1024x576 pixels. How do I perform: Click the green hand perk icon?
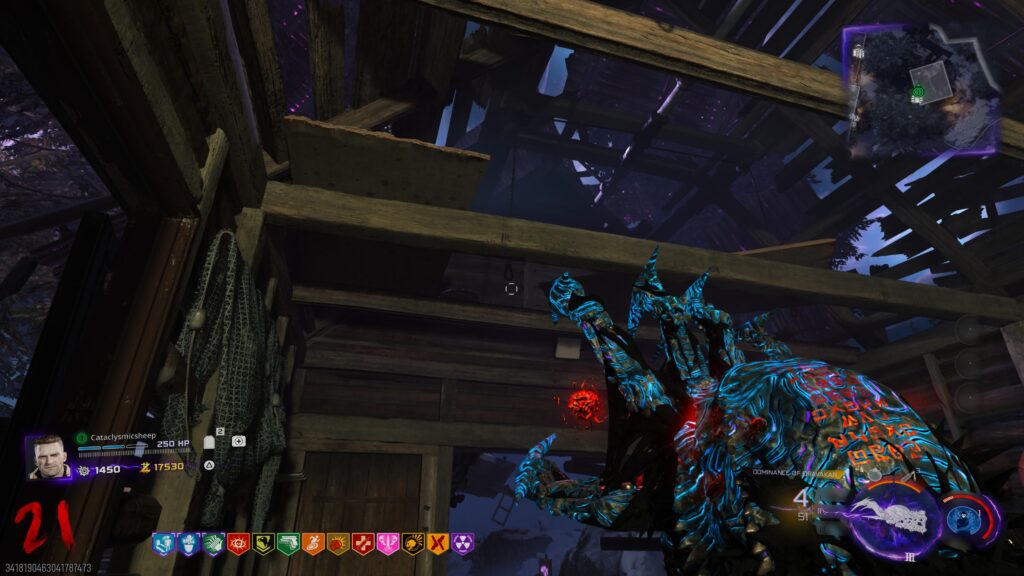click(x=212, y=544)
